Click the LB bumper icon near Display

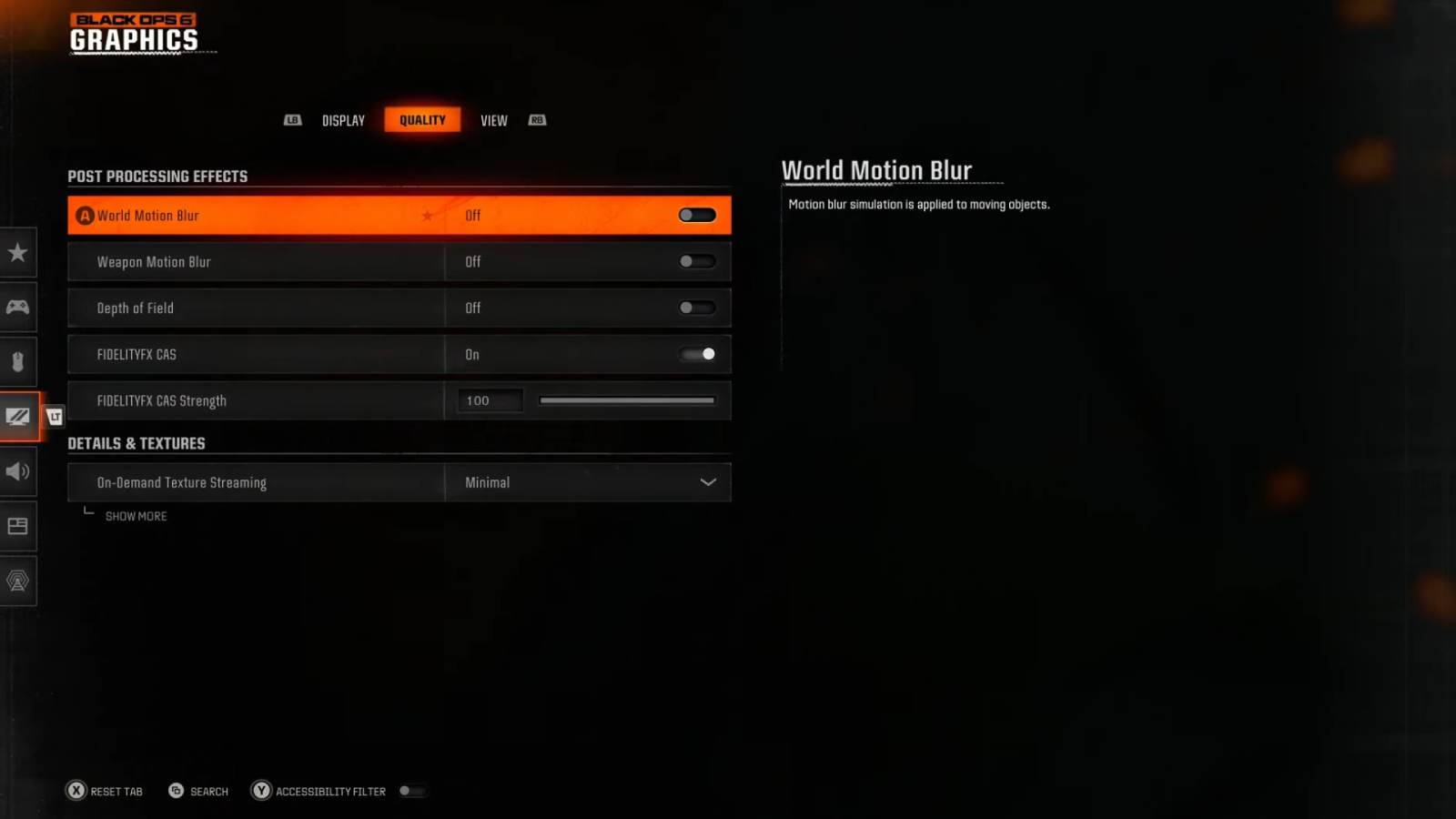[292, 119]
